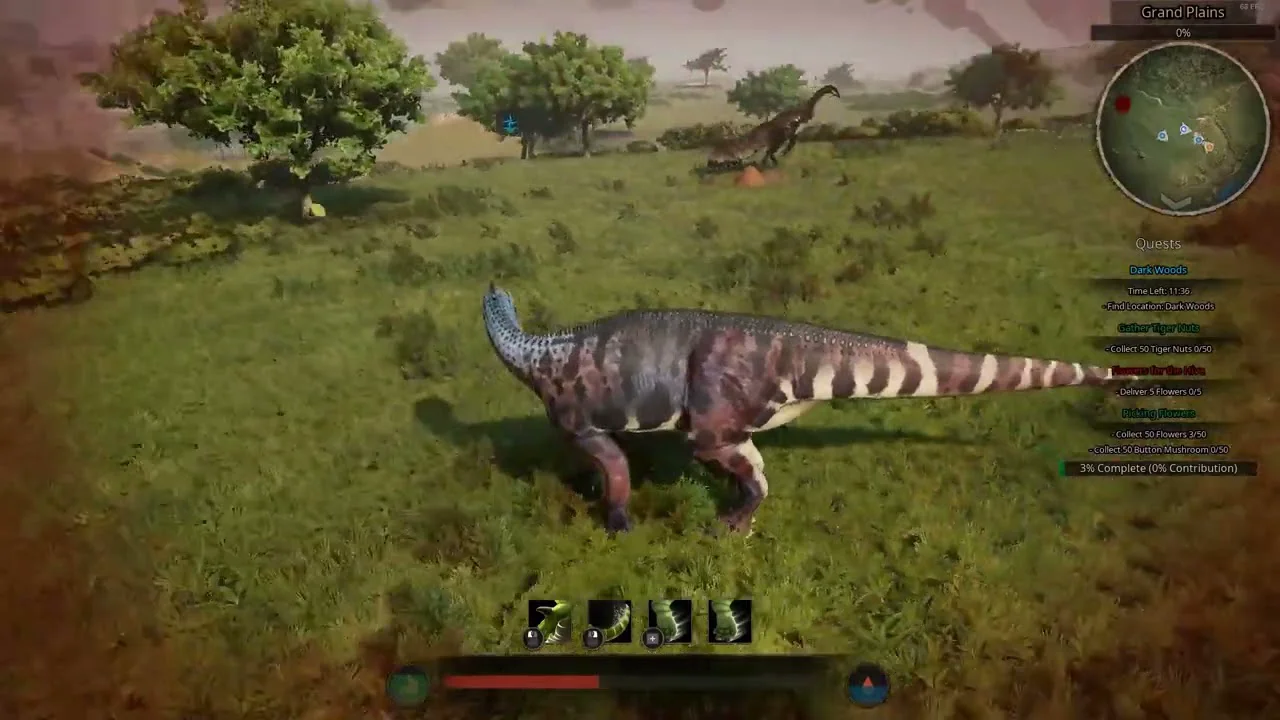Viewport: 1280px width, 720px height.
Task: Click the orange marker on the minimap
Action: click(x=1208, y=147)
